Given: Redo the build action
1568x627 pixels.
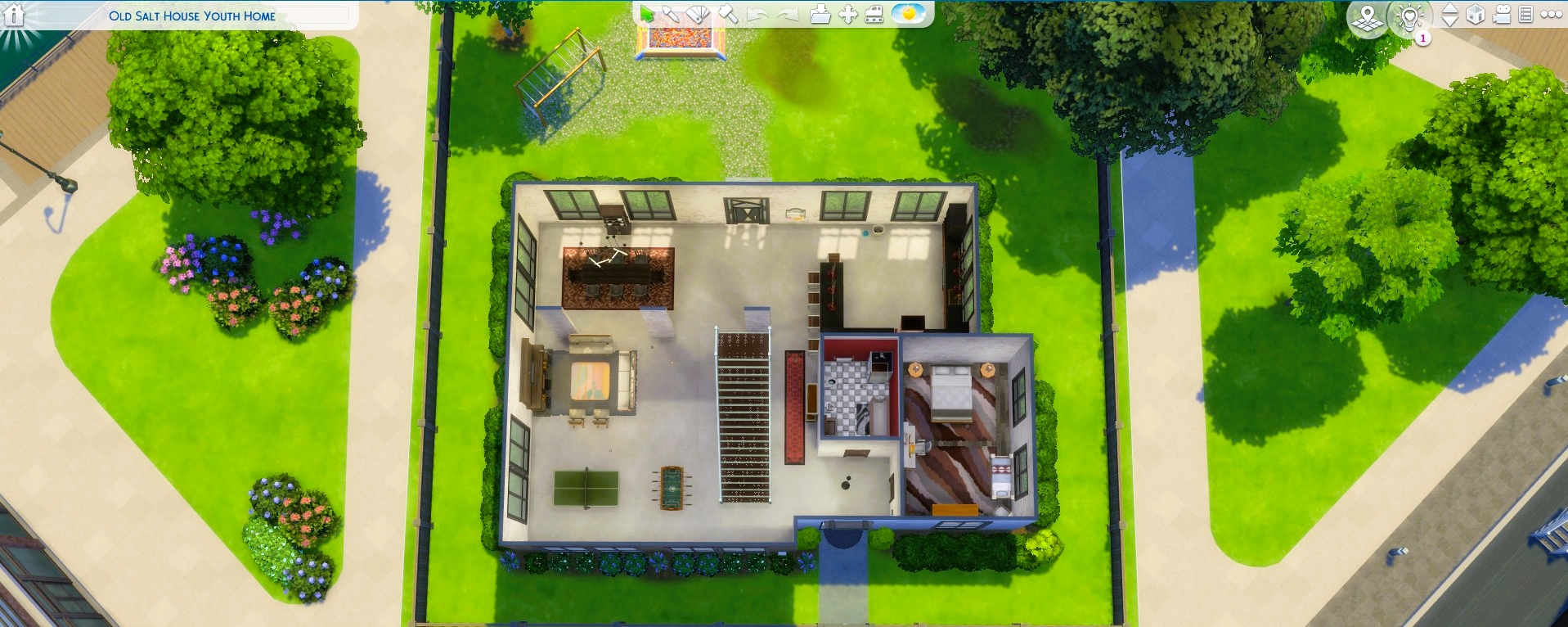Looking at the screenshot, I should click(788, 12).
